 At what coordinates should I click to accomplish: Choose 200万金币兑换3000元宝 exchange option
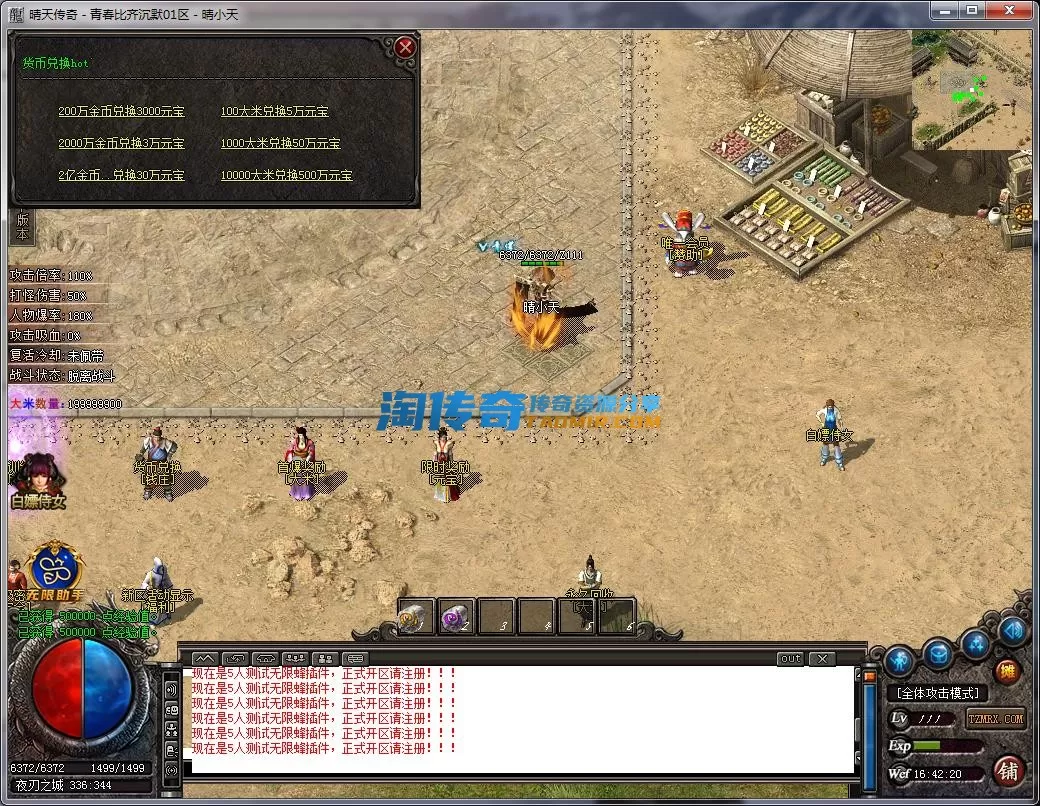tap(121, 112)
